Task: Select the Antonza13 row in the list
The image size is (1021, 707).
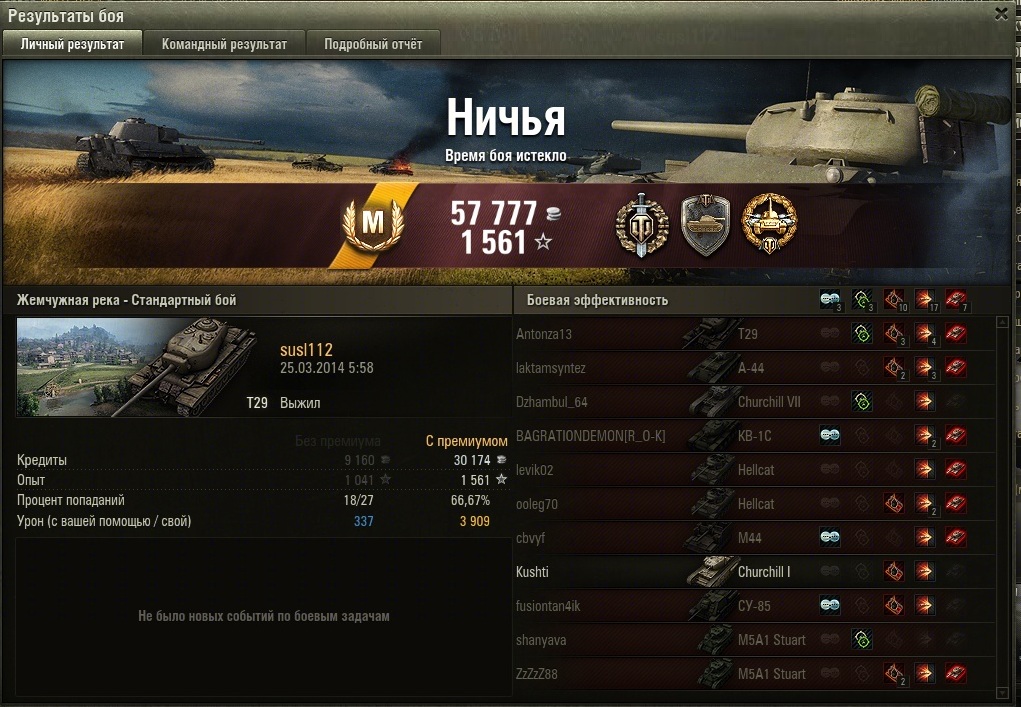Action: pyautogui.click(x=650, y=334)
